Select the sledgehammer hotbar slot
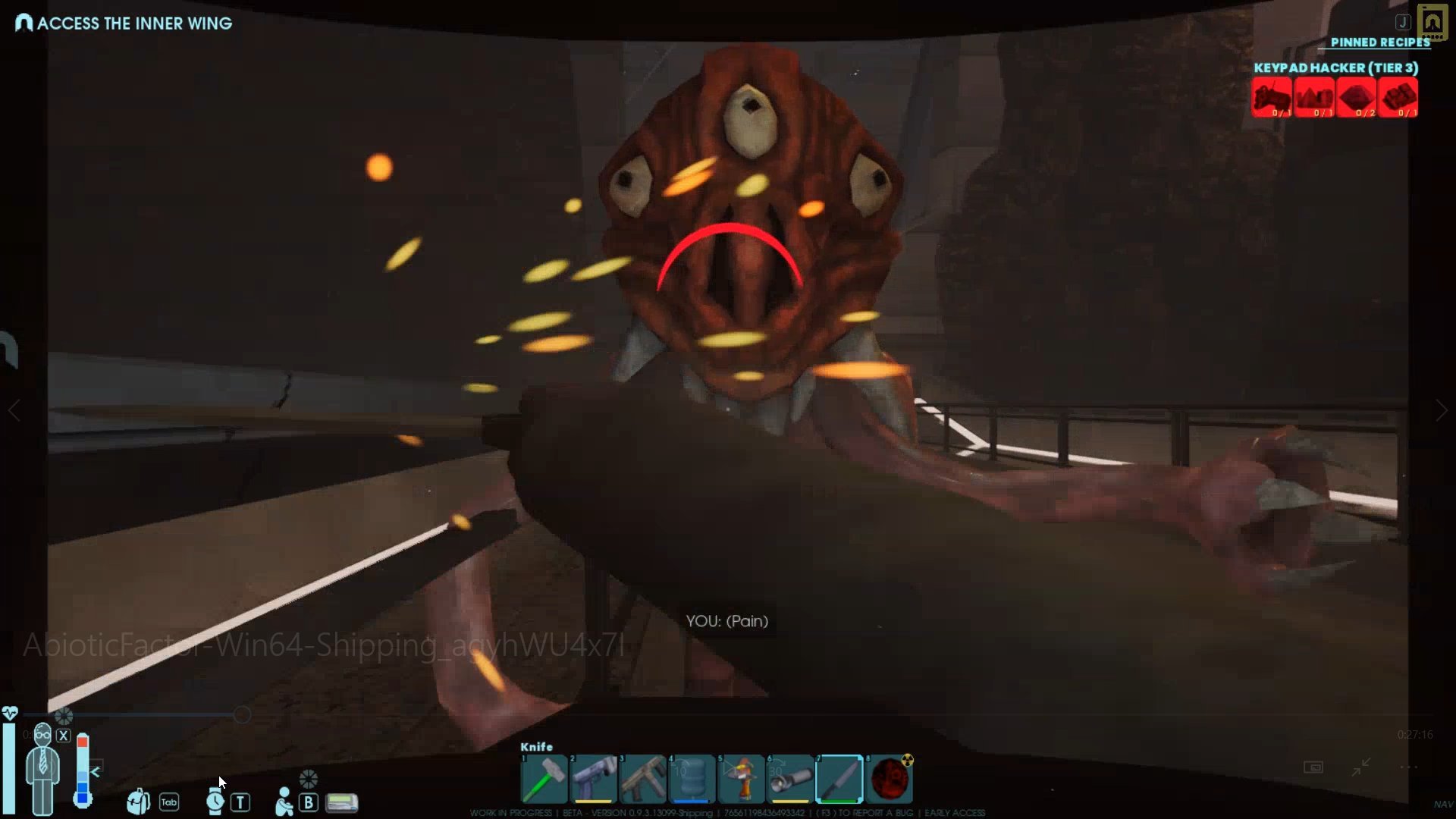 544,779
